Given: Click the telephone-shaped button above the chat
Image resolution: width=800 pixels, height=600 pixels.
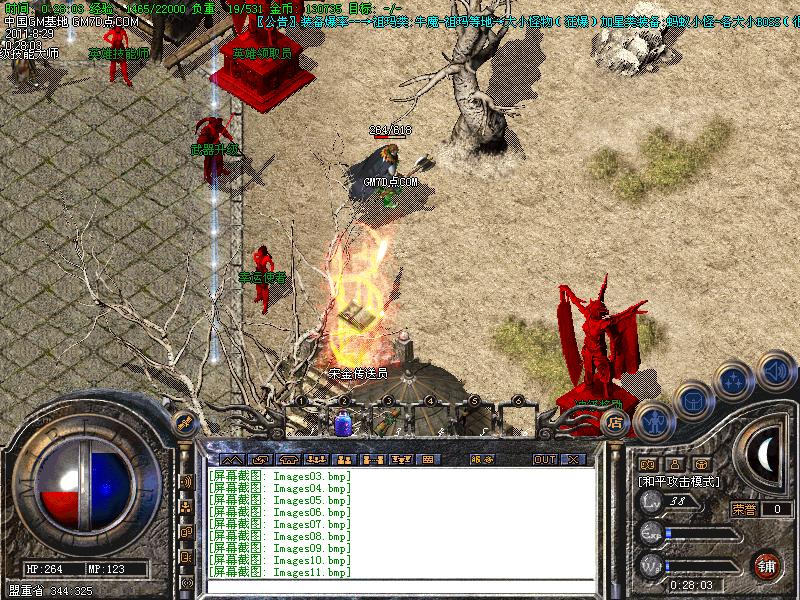Looking at the screenshot, I should point(290,460).
